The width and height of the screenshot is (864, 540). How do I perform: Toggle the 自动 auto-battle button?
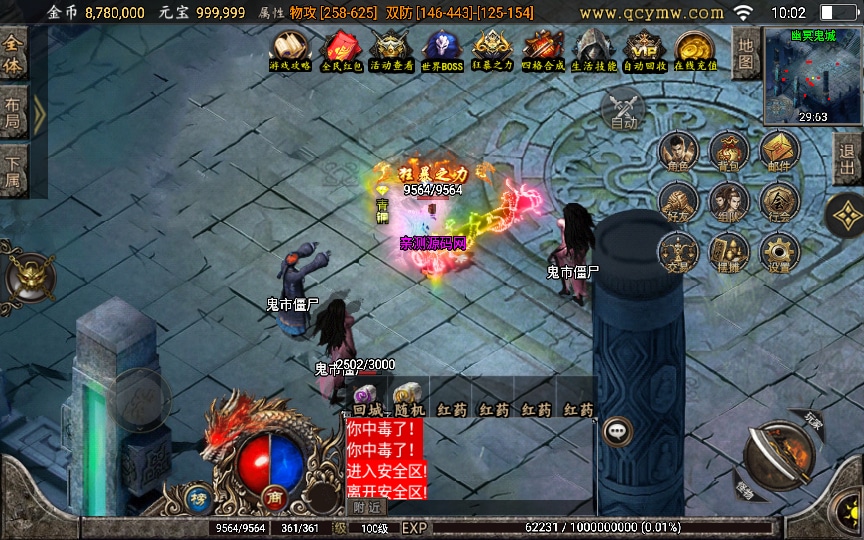click(623, 108)
